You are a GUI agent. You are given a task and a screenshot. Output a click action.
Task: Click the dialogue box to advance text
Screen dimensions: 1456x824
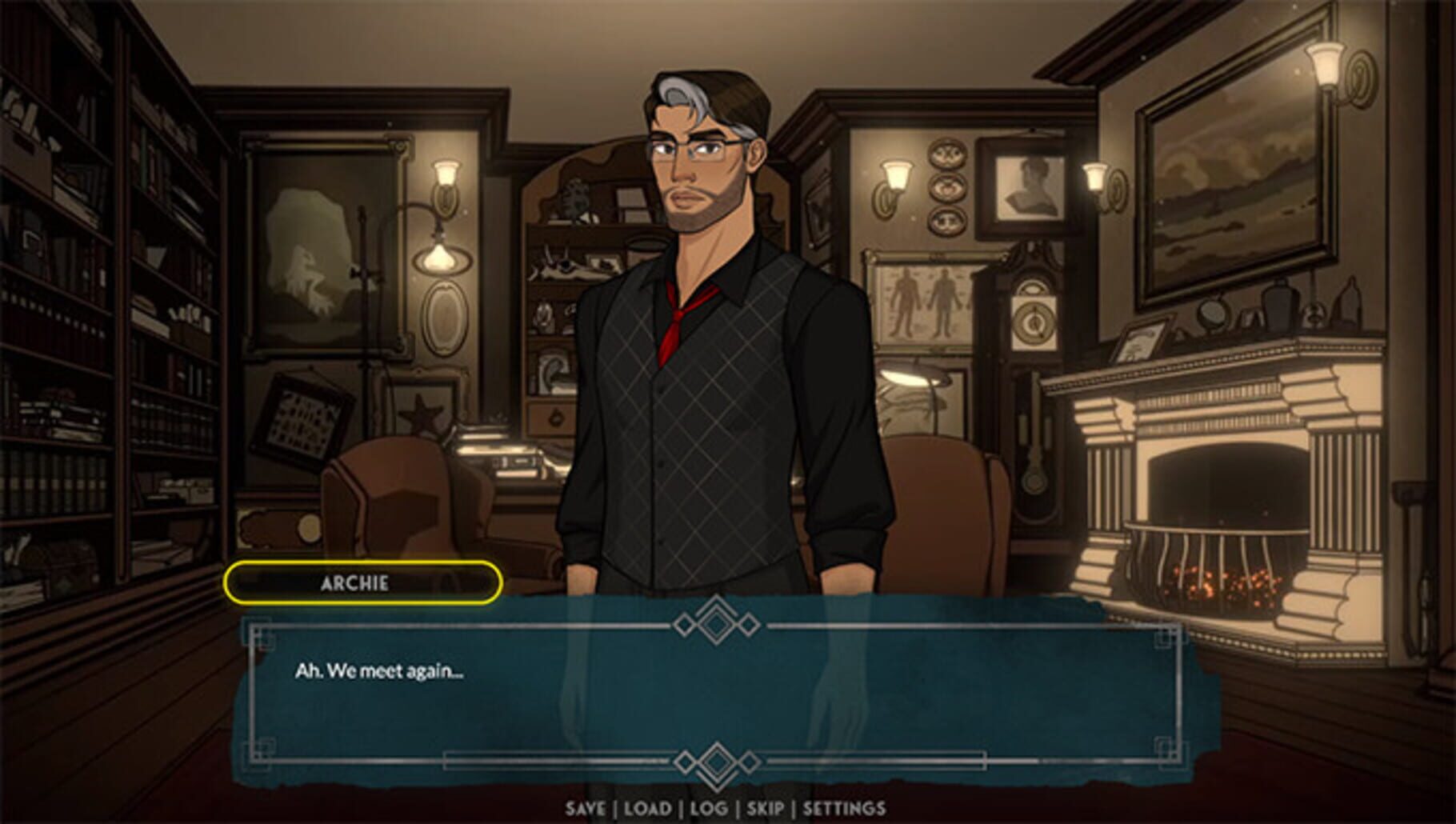coord(720,696)
